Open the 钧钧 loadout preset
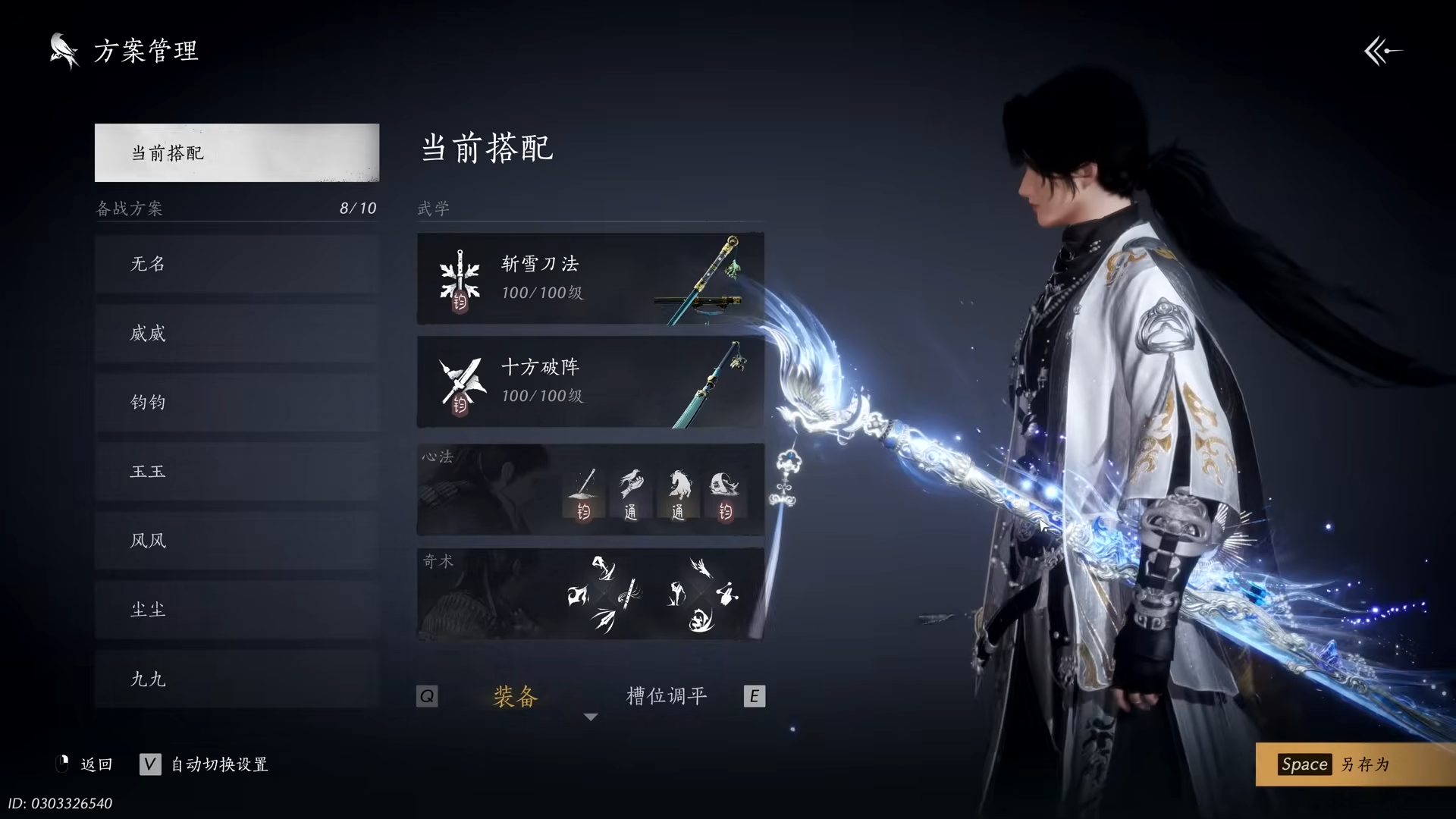Image resolution: width=1456 pixels, height=819 pixels. [237, 402]
